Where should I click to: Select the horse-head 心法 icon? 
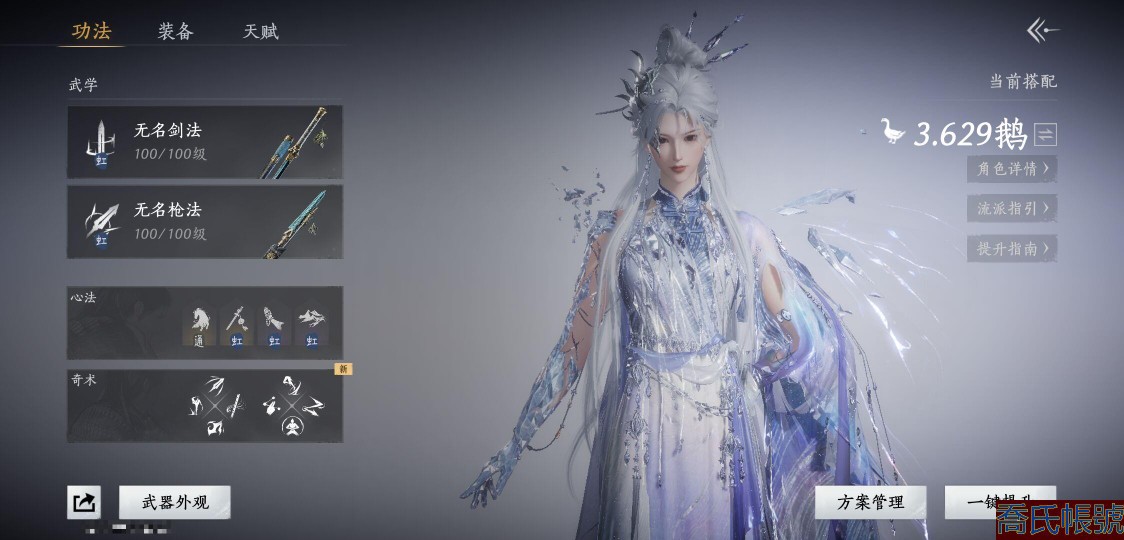[x=201, y=323]
